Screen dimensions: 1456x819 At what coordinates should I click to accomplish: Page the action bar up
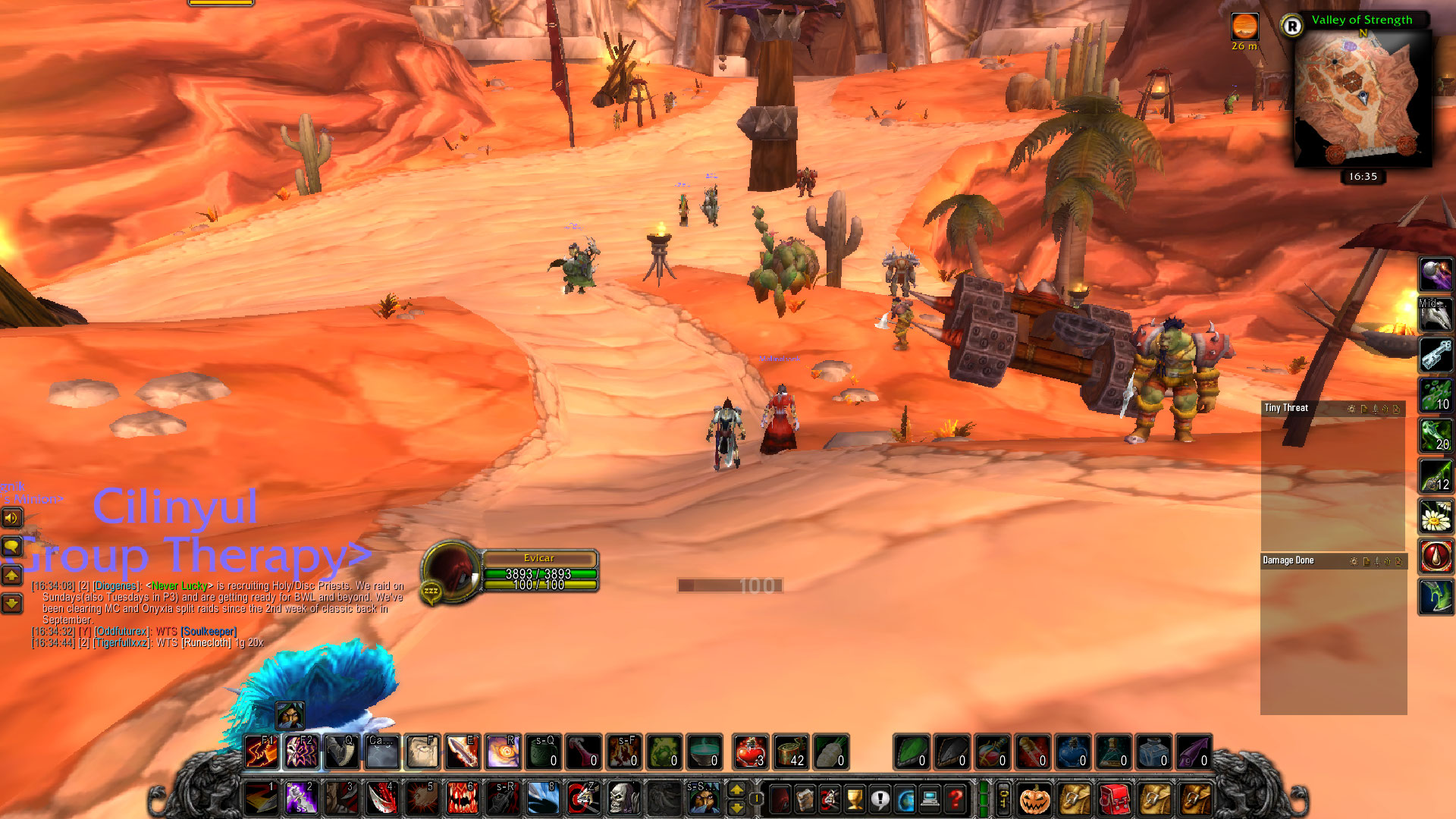736,790
